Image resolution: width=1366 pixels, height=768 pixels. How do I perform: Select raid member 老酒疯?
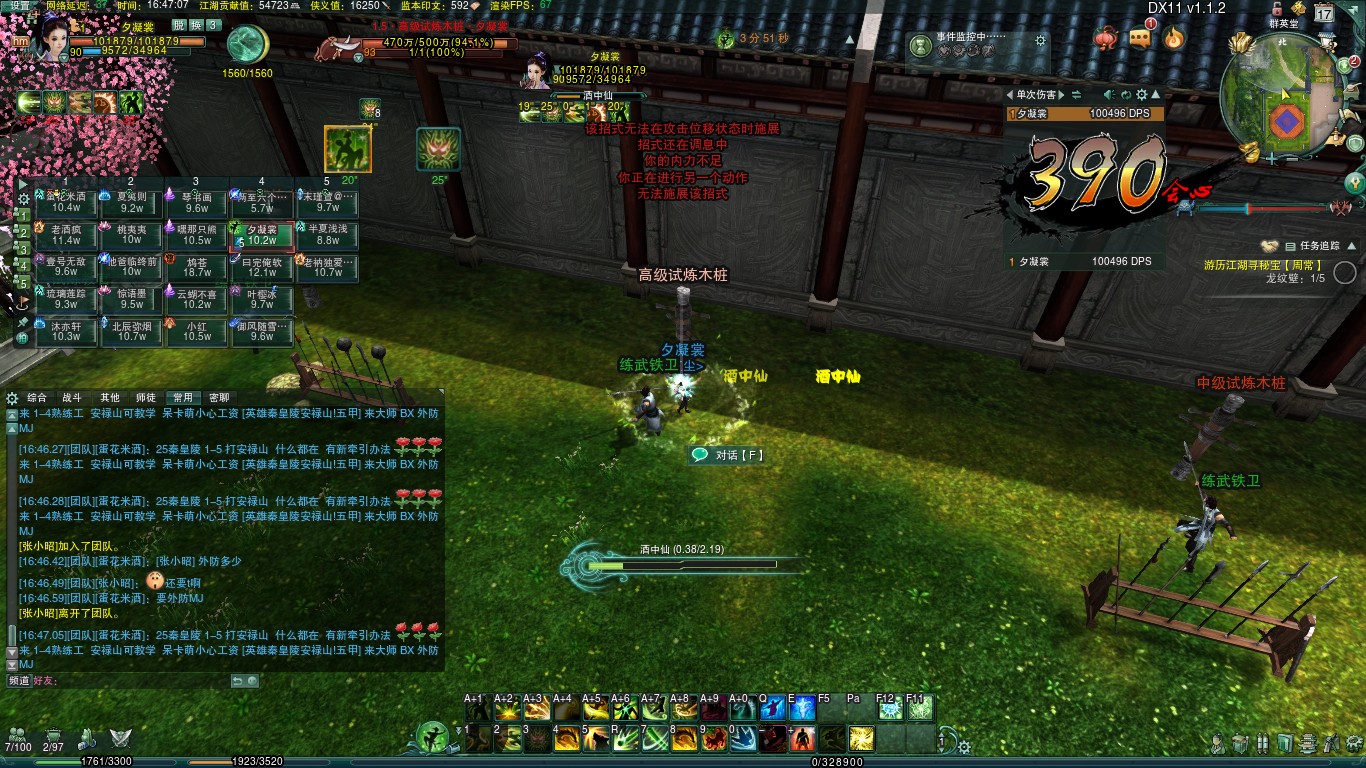[66, 235]
